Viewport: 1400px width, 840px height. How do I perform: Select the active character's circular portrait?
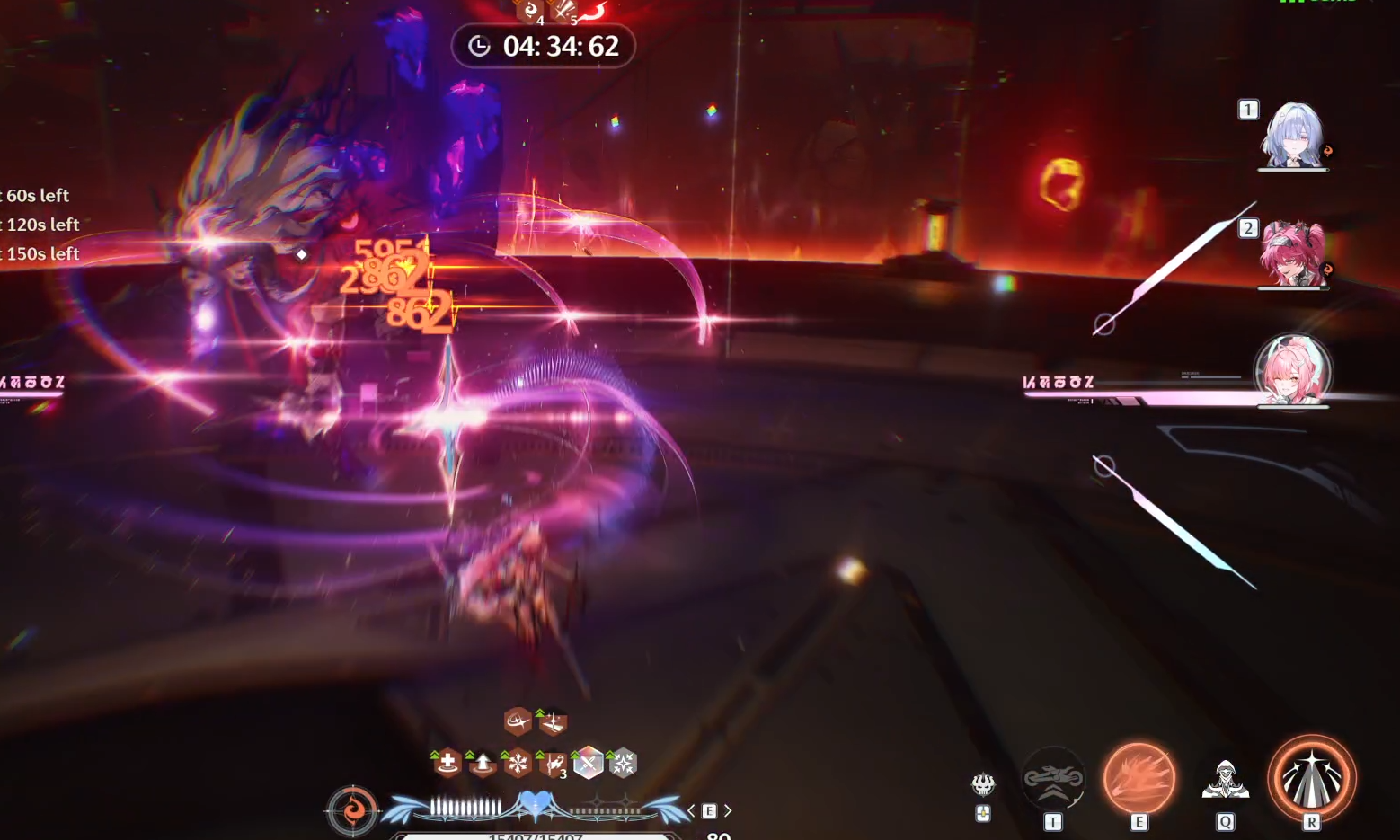point(1292,371)
